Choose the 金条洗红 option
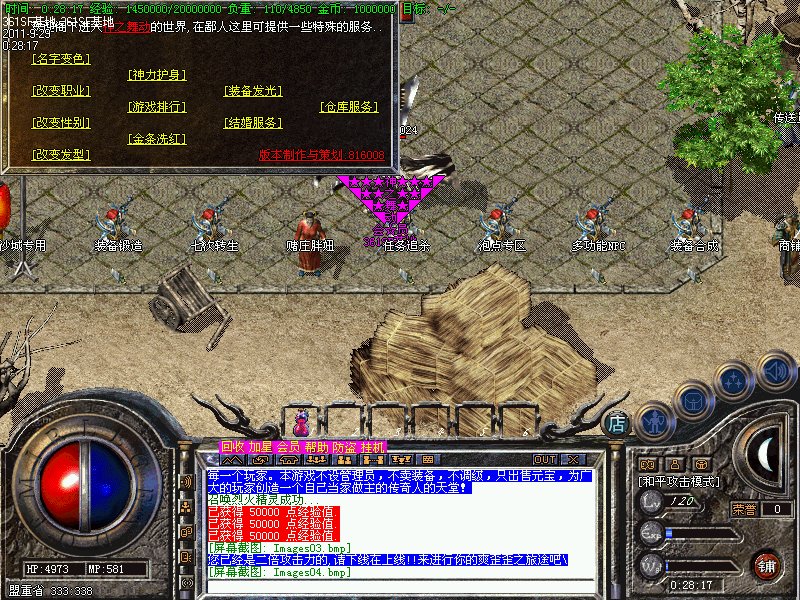The image size is (800, 600). point(157,139)
